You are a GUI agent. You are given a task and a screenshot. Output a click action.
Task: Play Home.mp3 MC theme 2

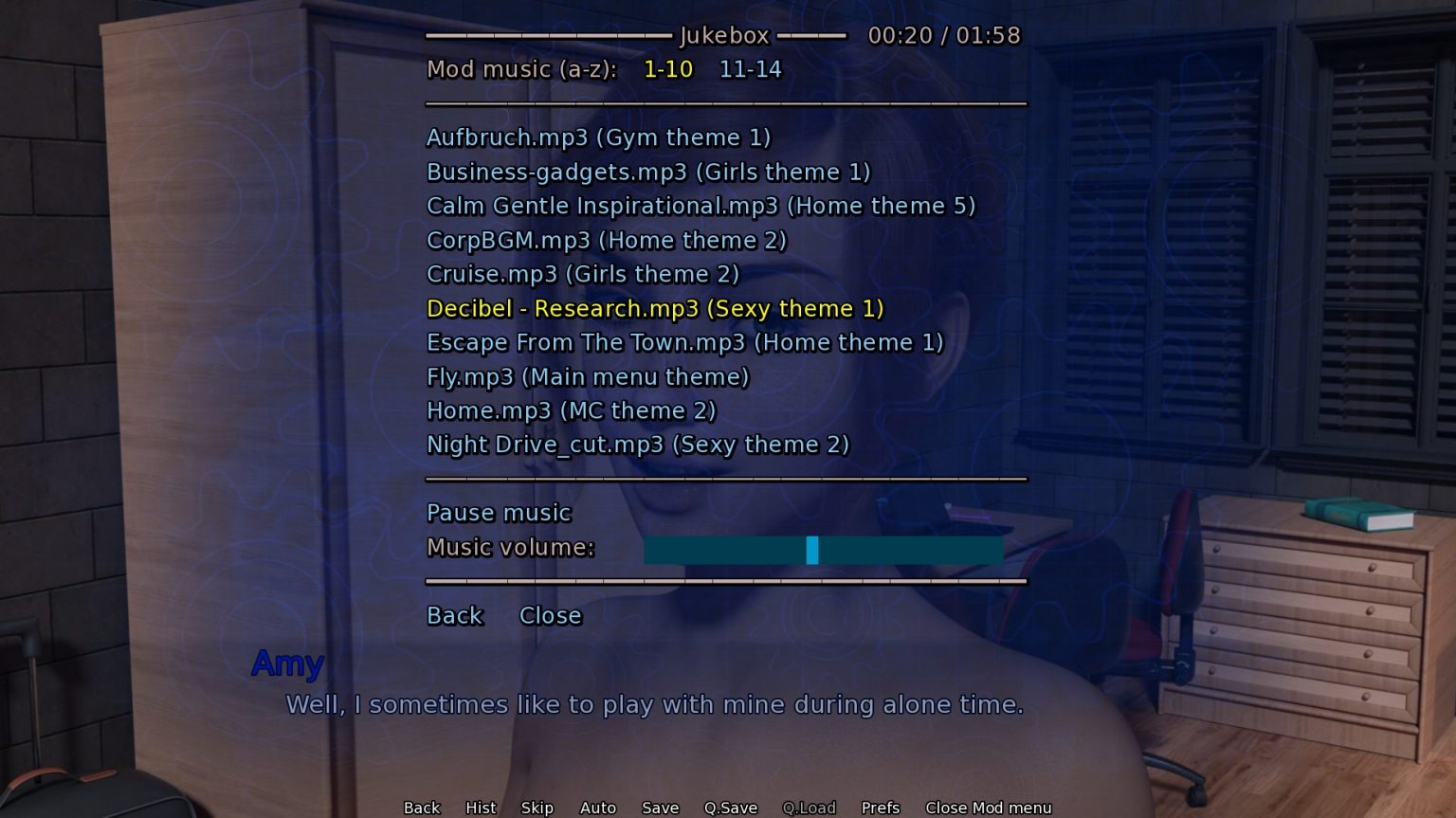(571, 410)
